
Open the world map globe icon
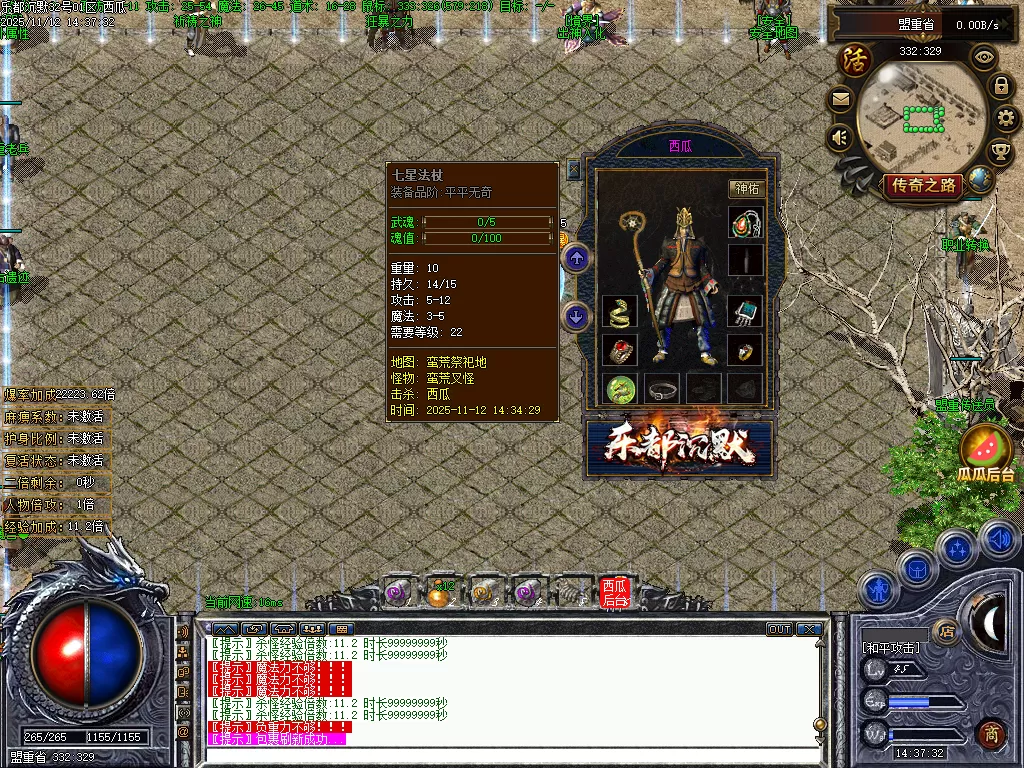[981, 180]
